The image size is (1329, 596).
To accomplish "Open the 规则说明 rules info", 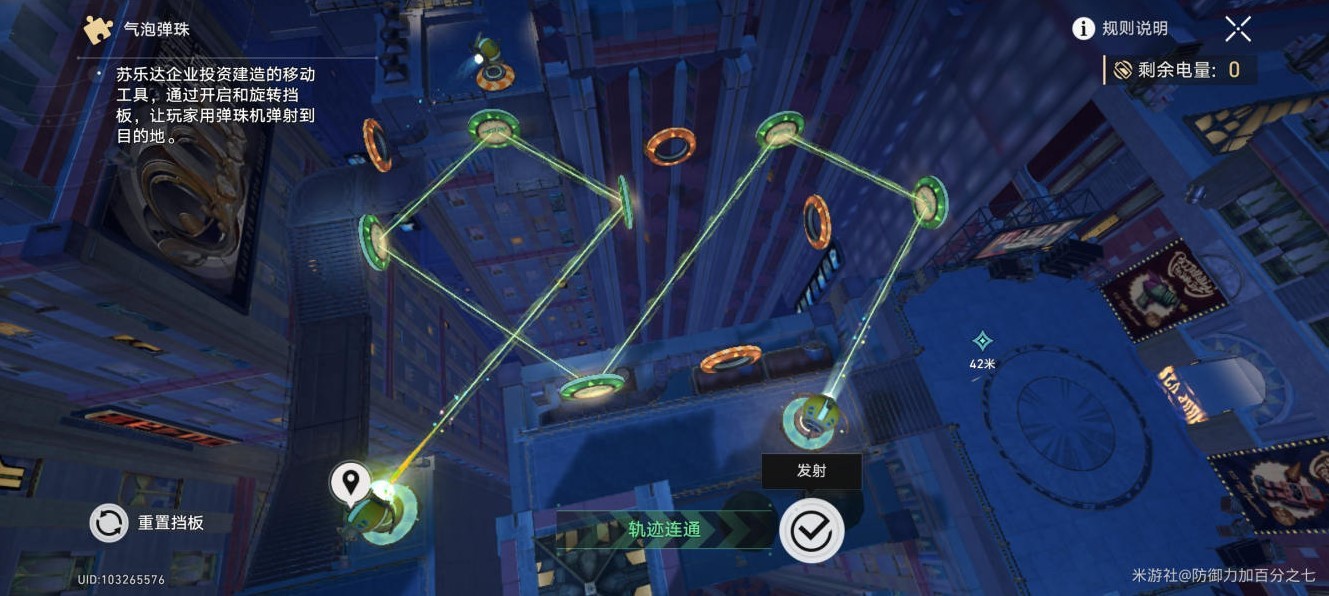I will [x=1120, y=29].
